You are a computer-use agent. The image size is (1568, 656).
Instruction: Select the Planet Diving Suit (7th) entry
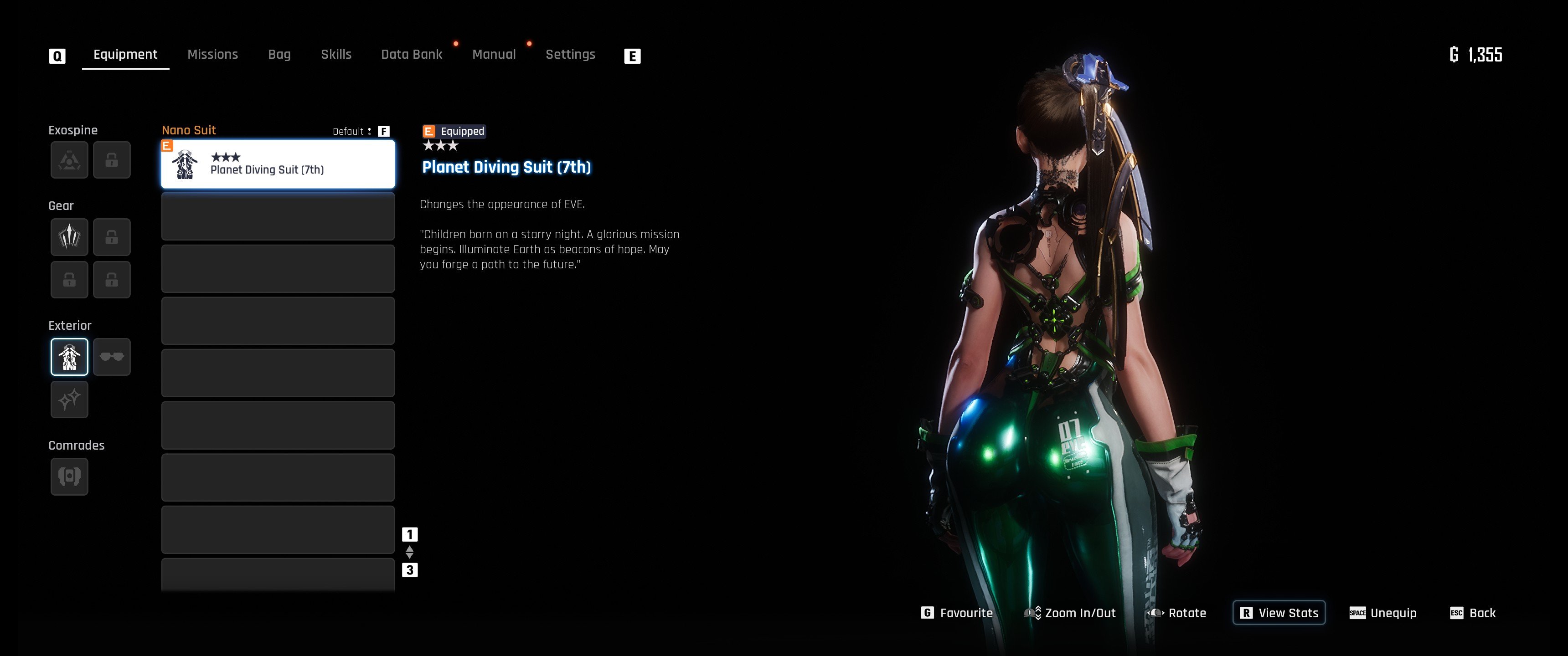click(x=278, y=164)
